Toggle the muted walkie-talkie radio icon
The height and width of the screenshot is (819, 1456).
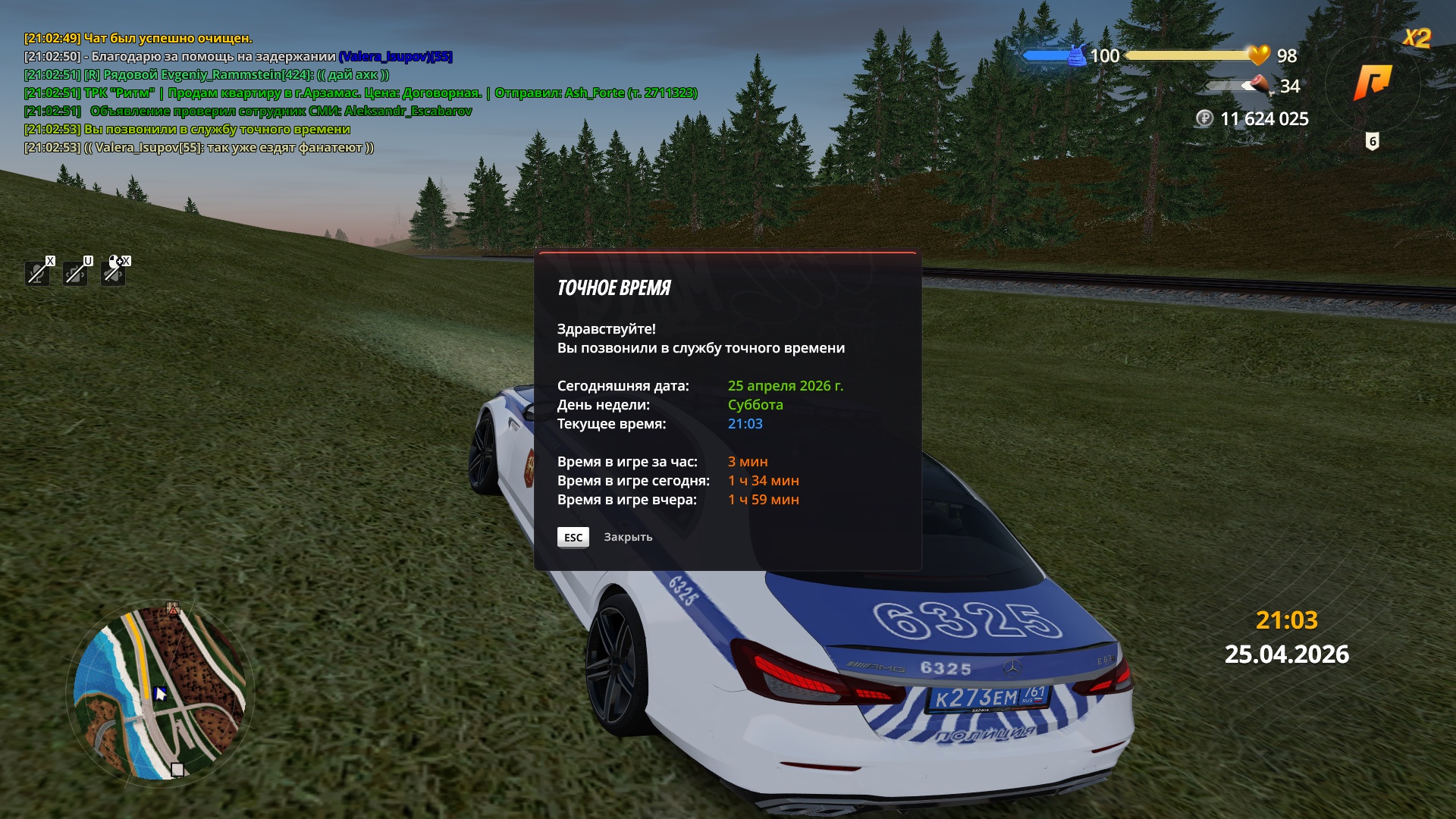75,272
